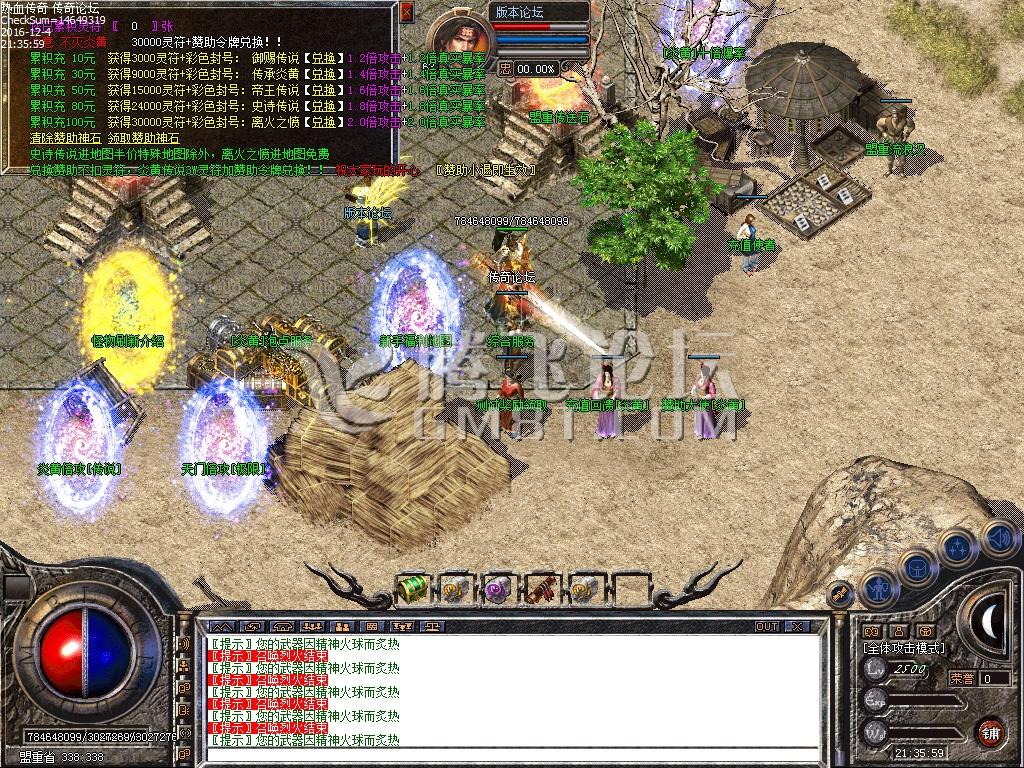Choose the 领取赞助神石 link
The height and width of the screenshot is (768, 1024).
144,138
